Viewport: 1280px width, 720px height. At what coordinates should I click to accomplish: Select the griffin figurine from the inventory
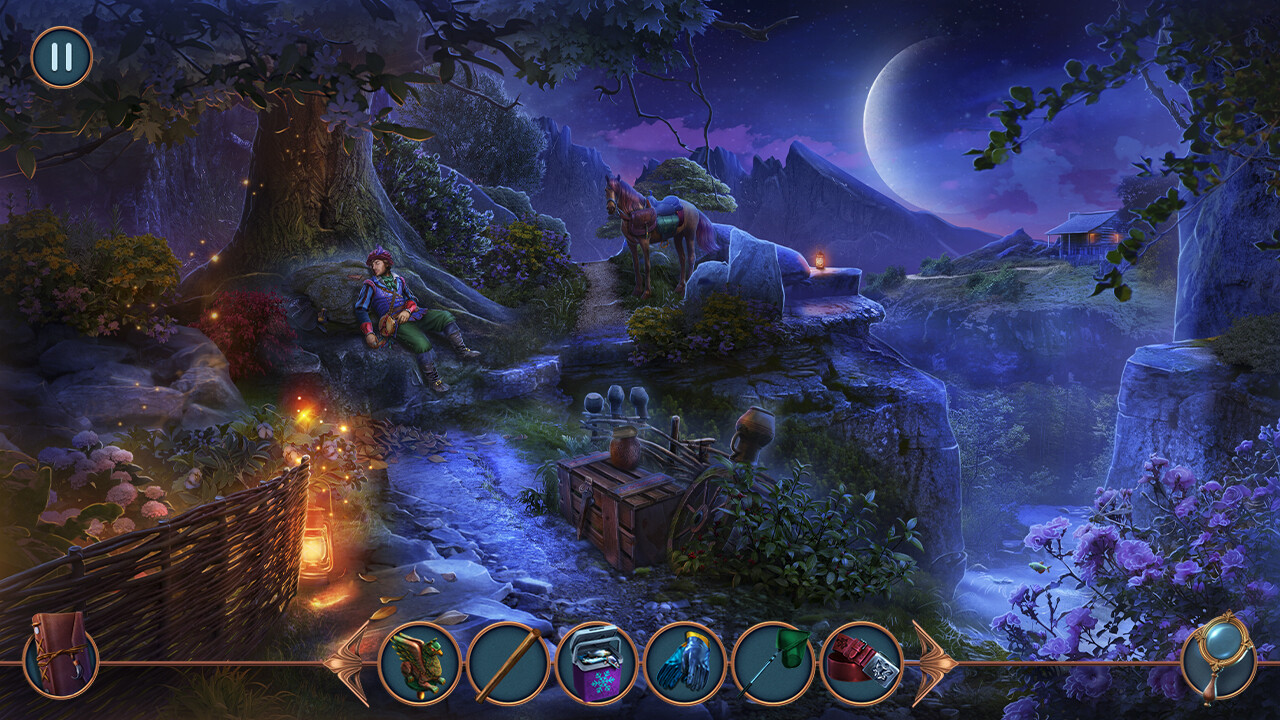tap(423, 661)
